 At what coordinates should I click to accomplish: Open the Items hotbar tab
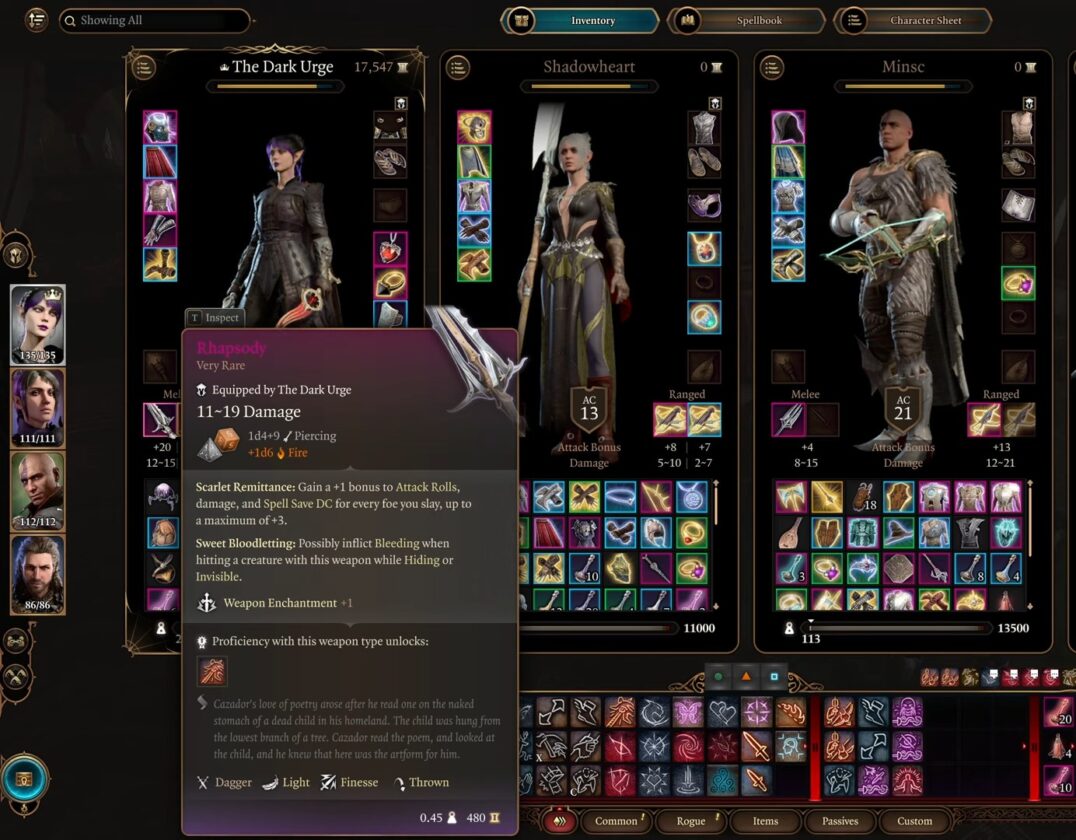(766, 821)
